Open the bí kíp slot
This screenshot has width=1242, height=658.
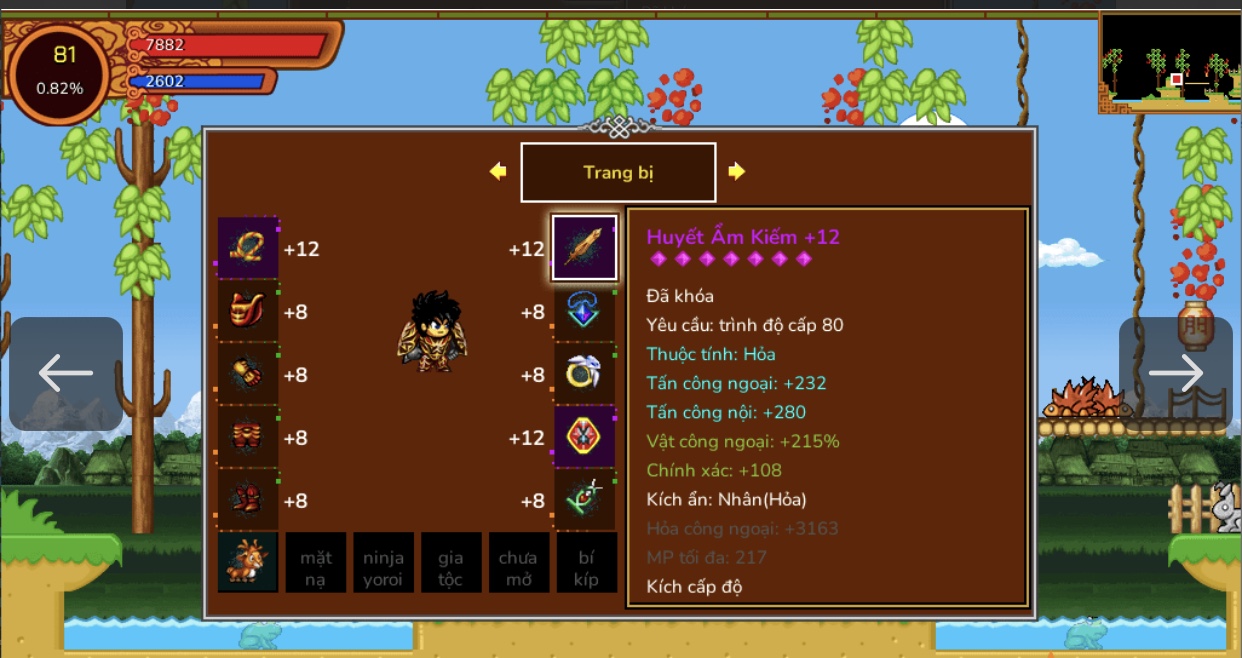click(586, 563)
